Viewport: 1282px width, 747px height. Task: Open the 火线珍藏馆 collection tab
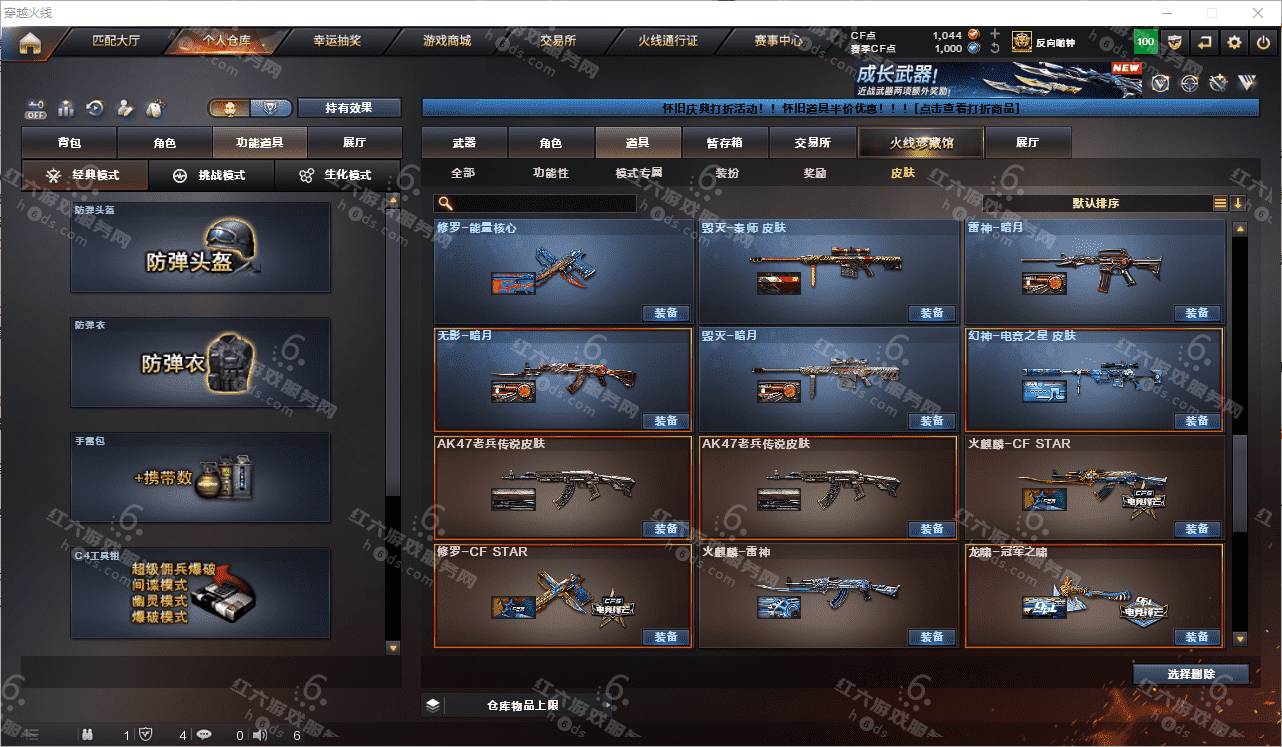pos(921,143)
